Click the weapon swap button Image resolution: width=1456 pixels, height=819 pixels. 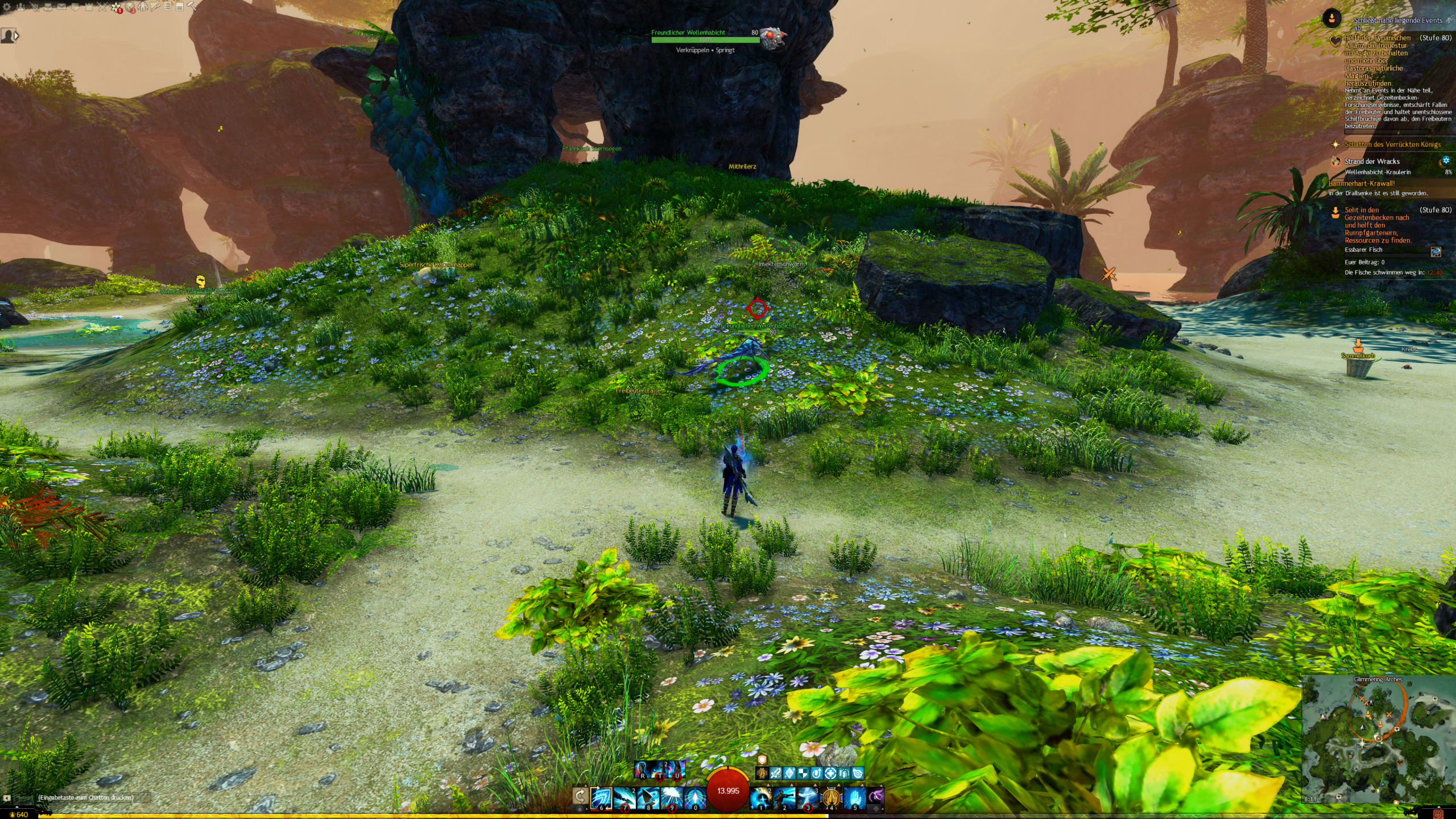(x=580, y=796)
